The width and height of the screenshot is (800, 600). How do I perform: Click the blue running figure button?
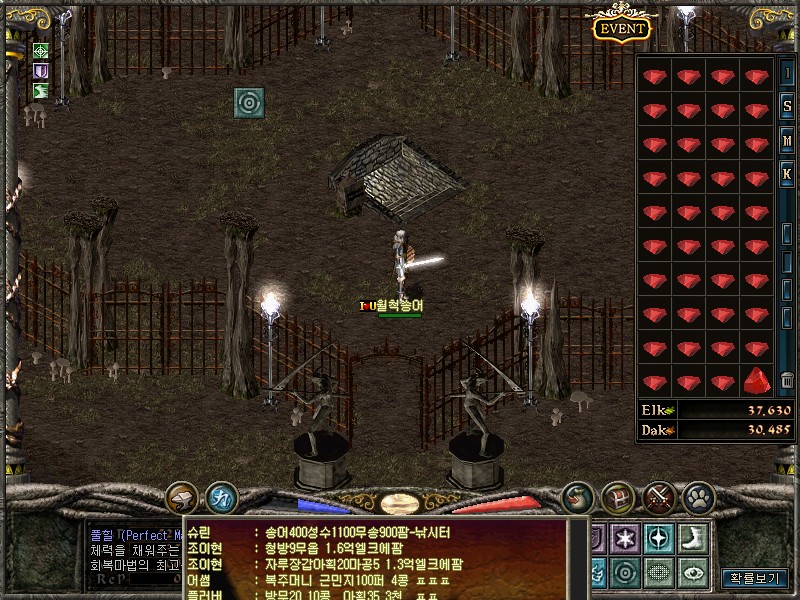click(221, 497)
